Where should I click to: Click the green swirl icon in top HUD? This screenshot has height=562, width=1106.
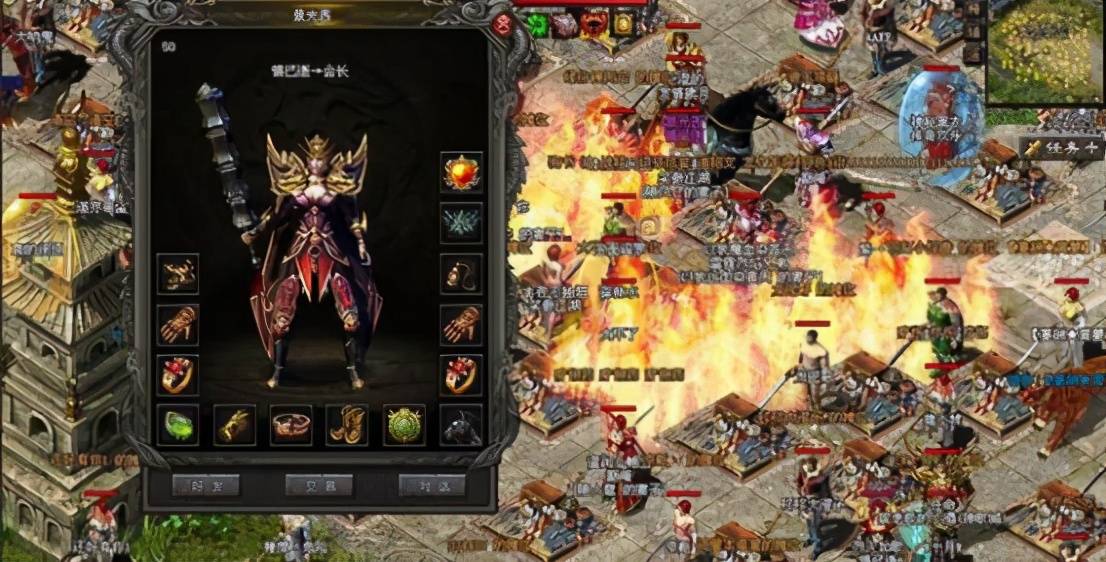click(x=539, y=24)
